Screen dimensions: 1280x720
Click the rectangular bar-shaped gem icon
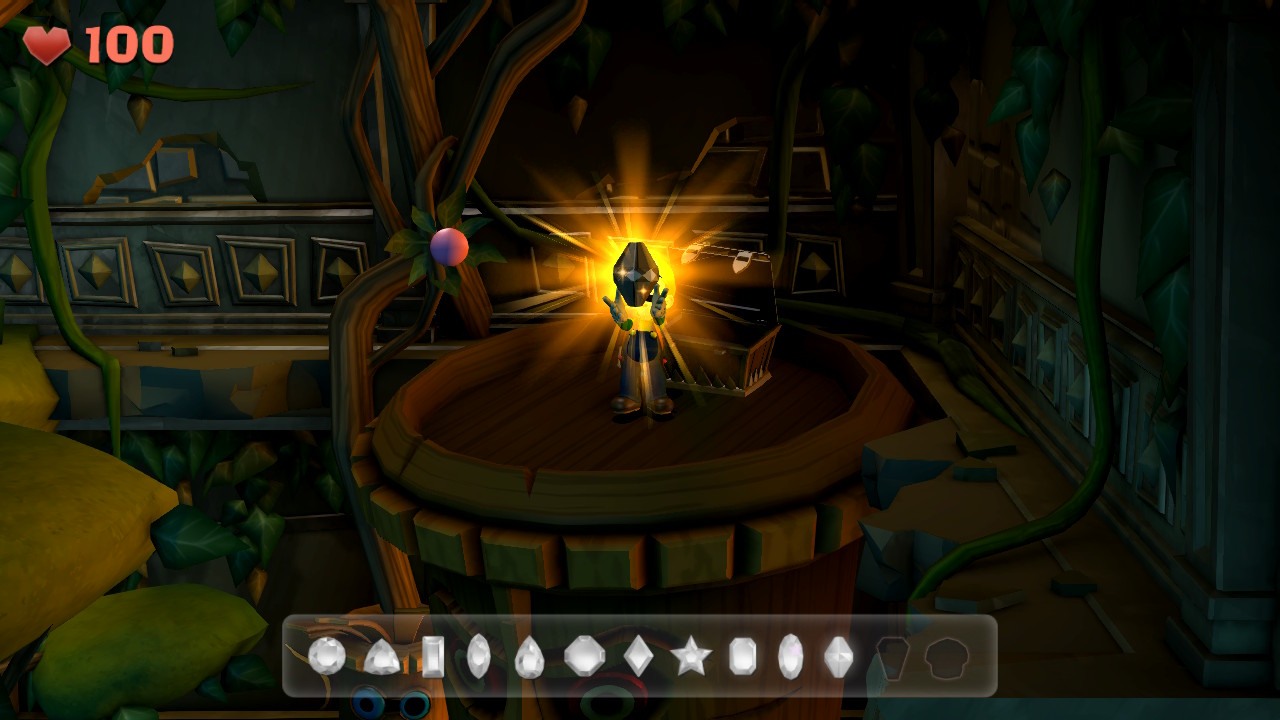(435, 656)
